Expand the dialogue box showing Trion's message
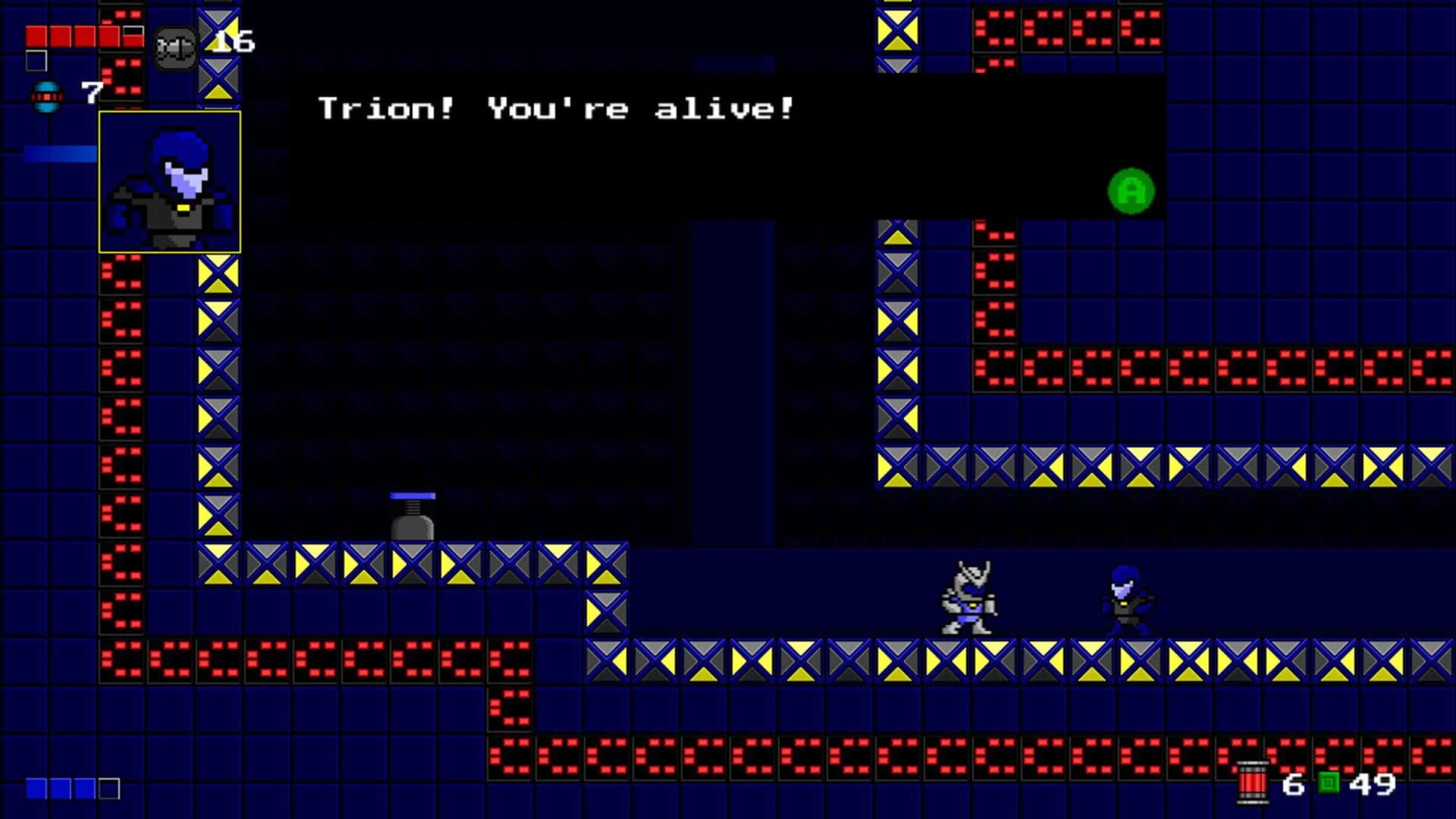 [x=720, y=144]
